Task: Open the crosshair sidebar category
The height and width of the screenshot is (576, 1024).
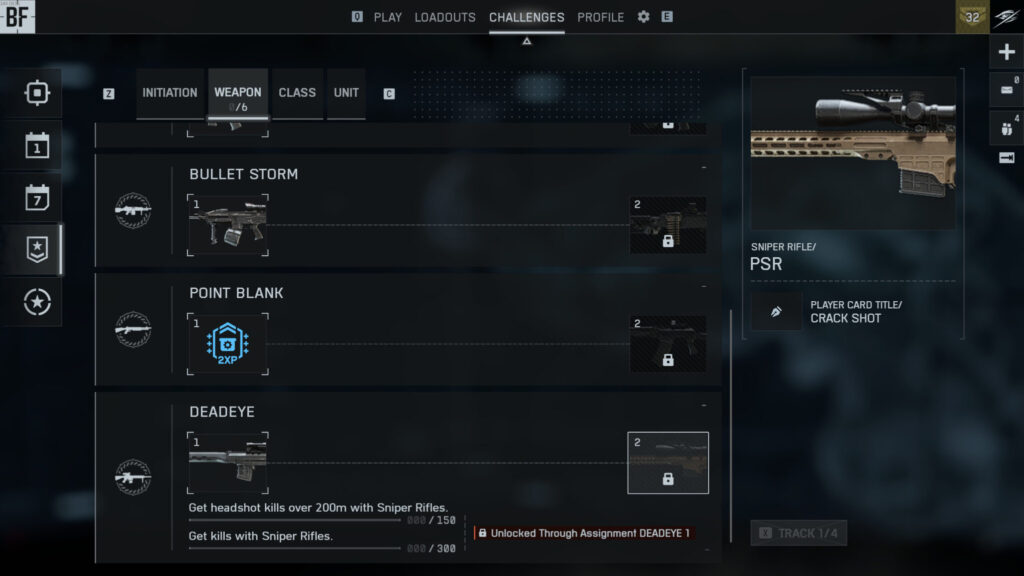Action: pyautogui.click(x=37, y=93)
